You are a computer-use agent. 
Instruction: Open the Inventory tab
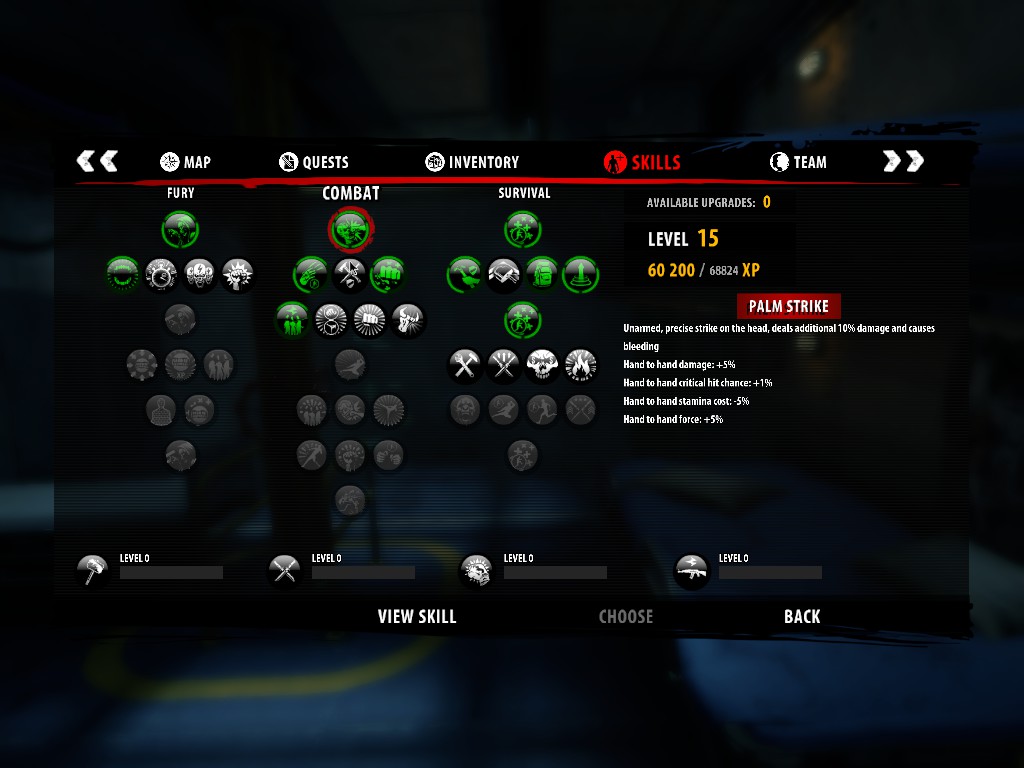coord(472,162)
